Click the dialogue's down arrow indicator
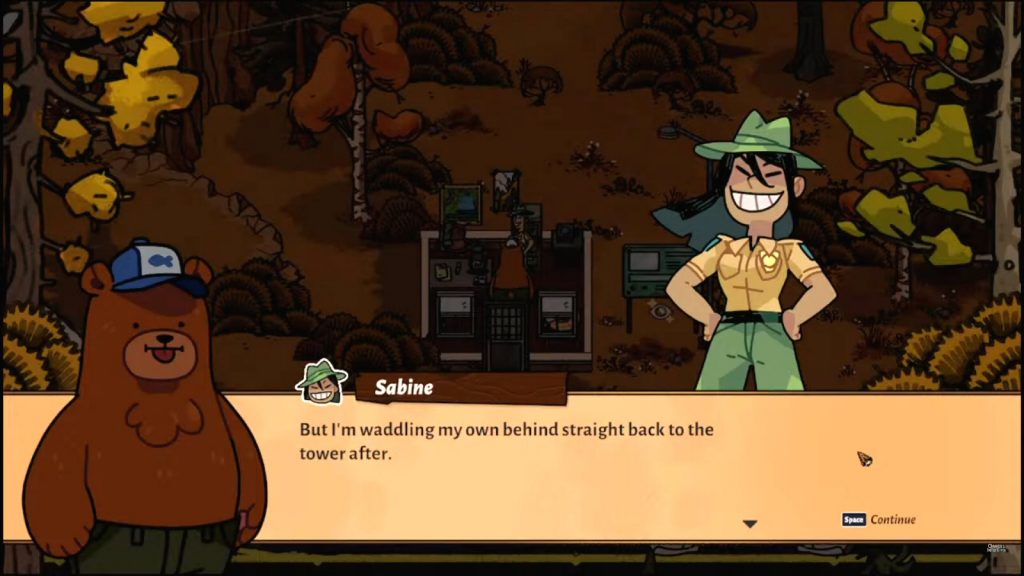The height and width of the screenshot is (576, 1024). (749, 524)
